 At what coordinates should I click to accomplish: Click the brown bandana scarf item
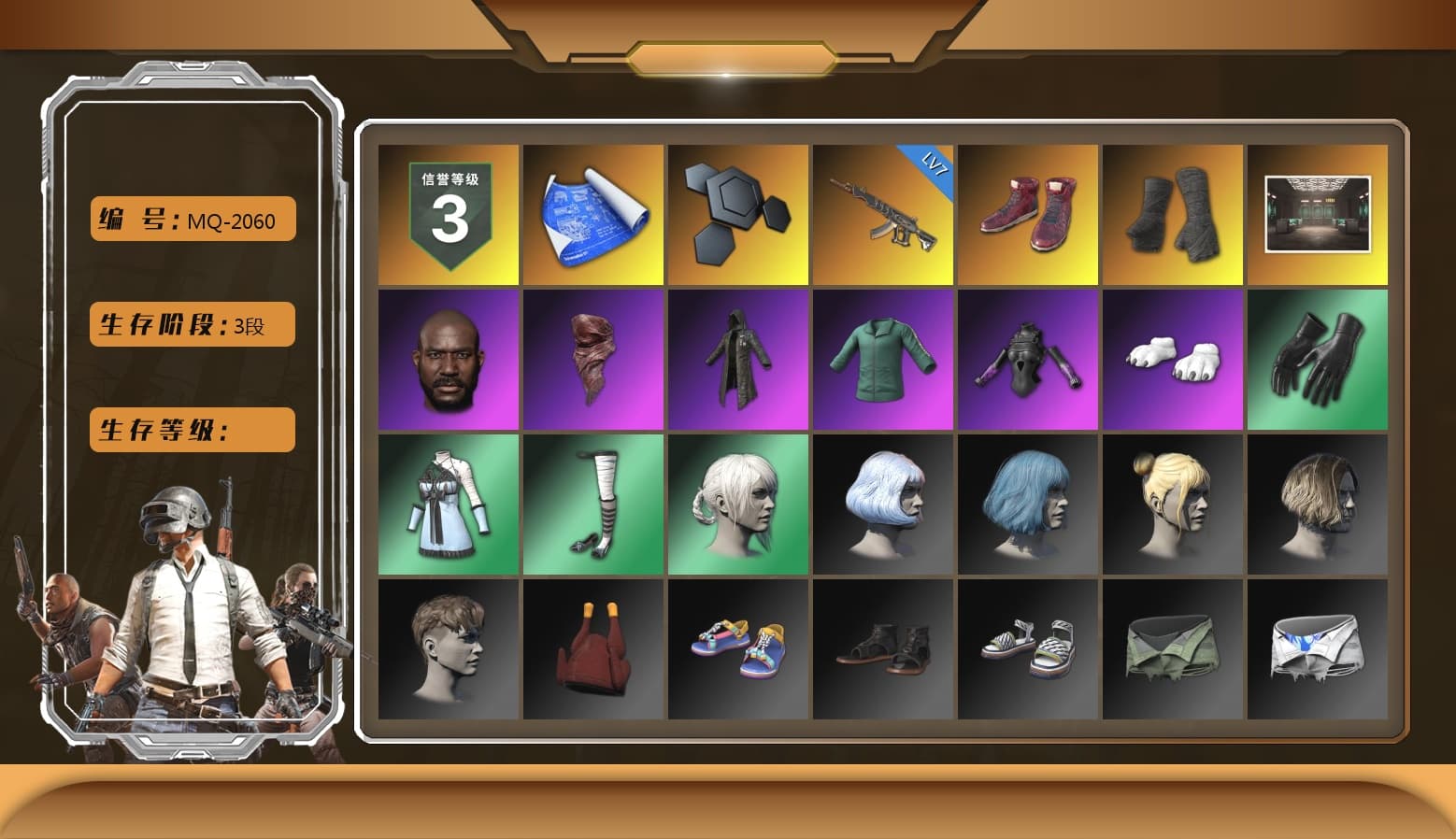(592, 359)
